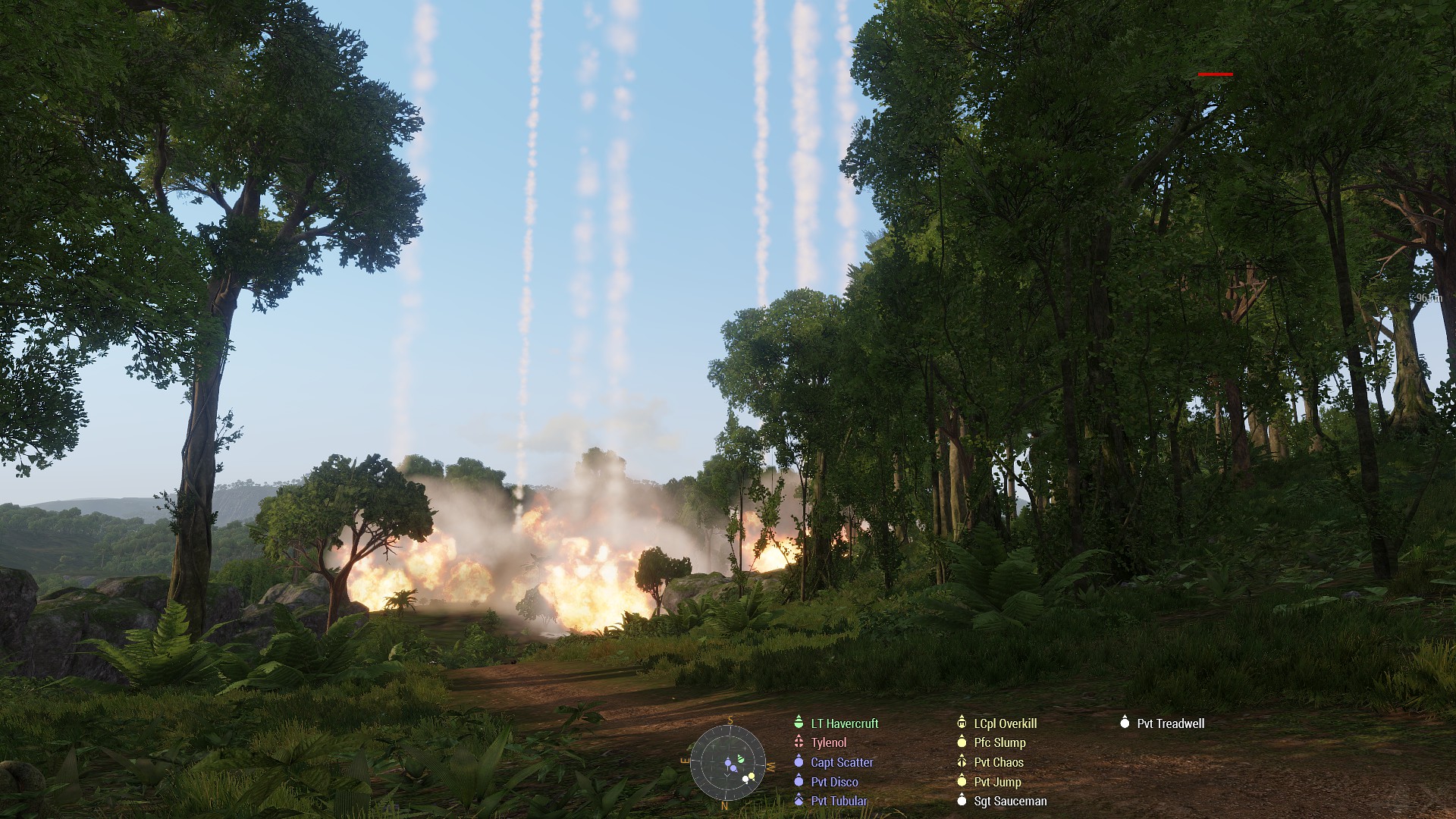Choose Sgt Sauceman from the squad list
Screen dimensions: 1456x819
[x=1010, y=801]
